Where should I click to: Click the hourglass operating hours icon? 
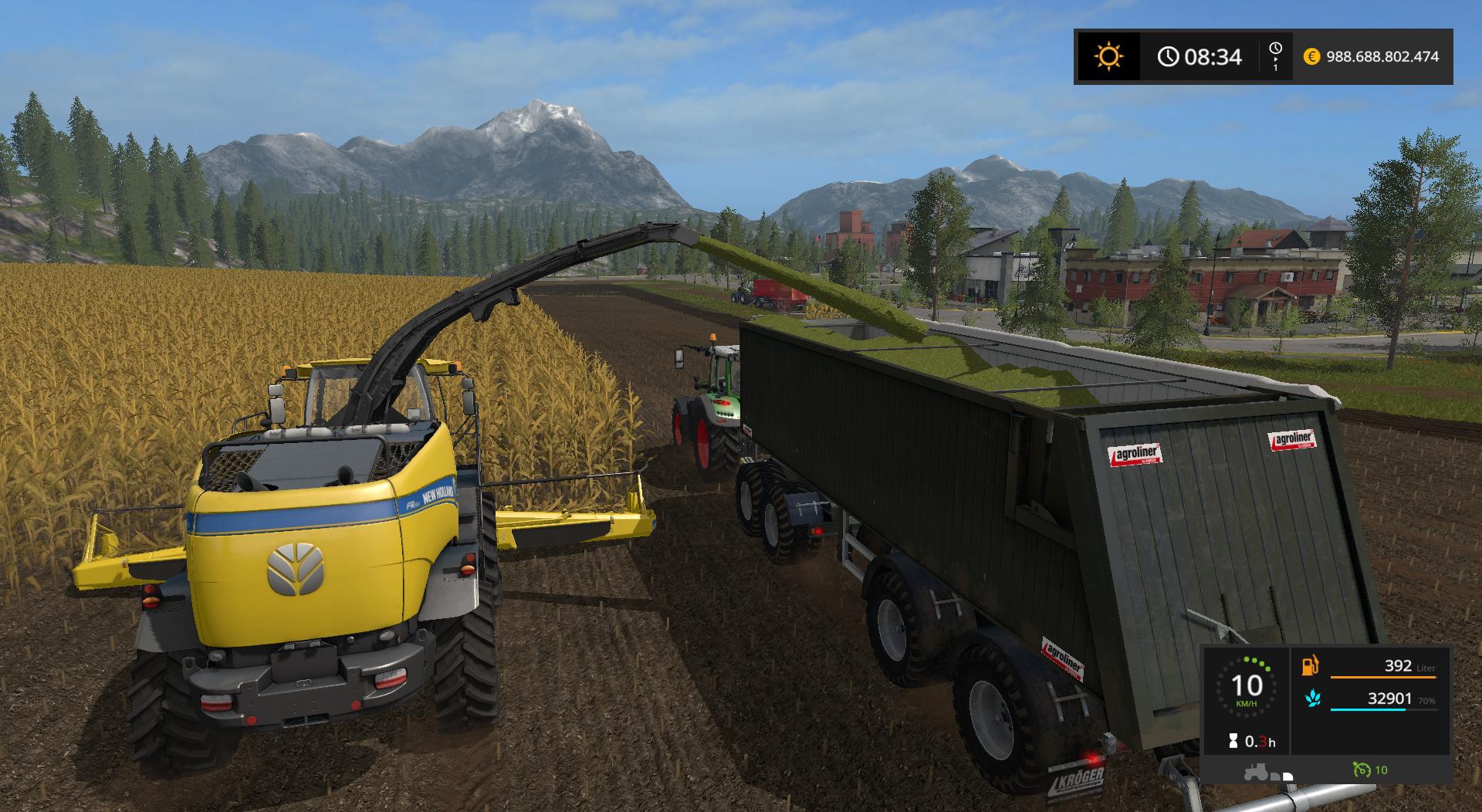[x=1233, y=742]
